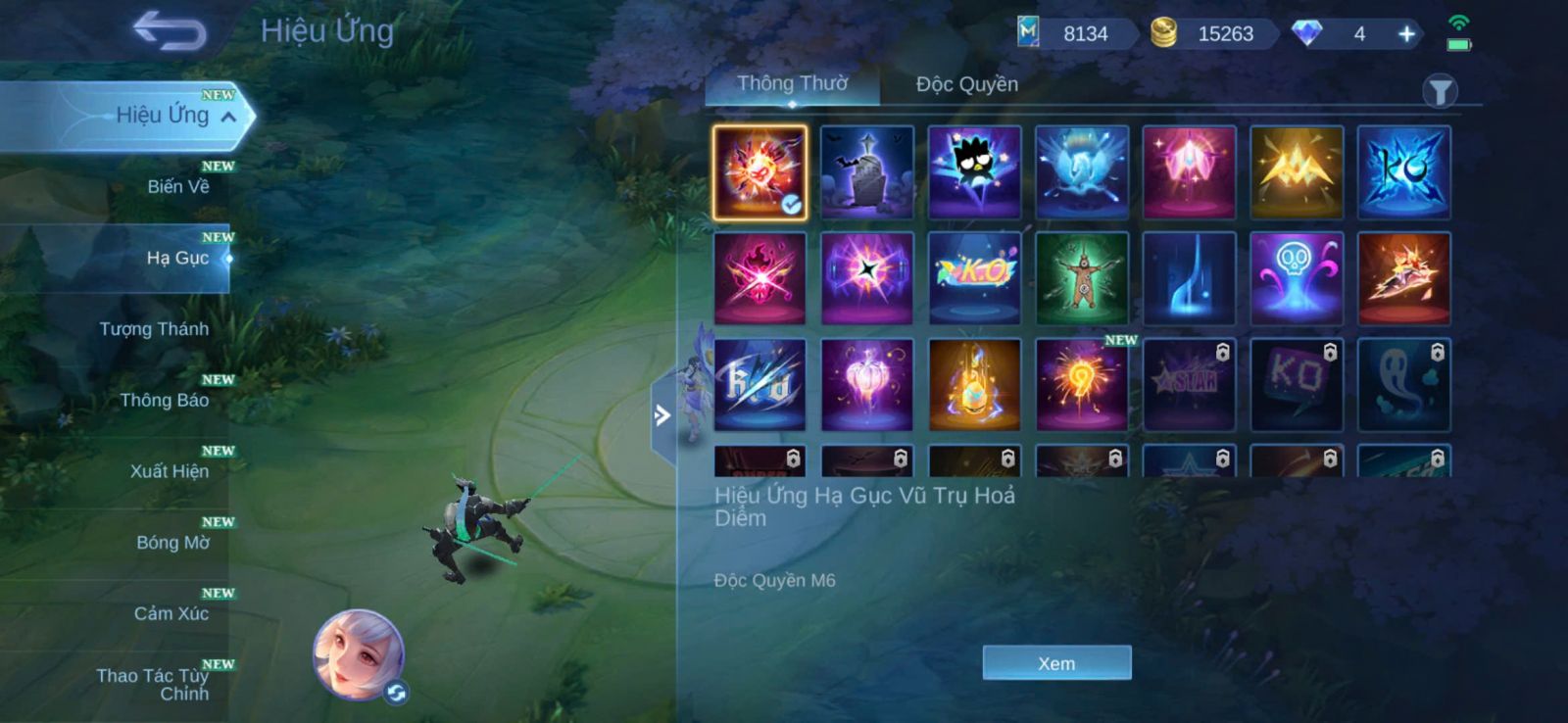Choose the Thông Báo menu entry
Viewport: 1568px width, 723px height.
[164, 400]
